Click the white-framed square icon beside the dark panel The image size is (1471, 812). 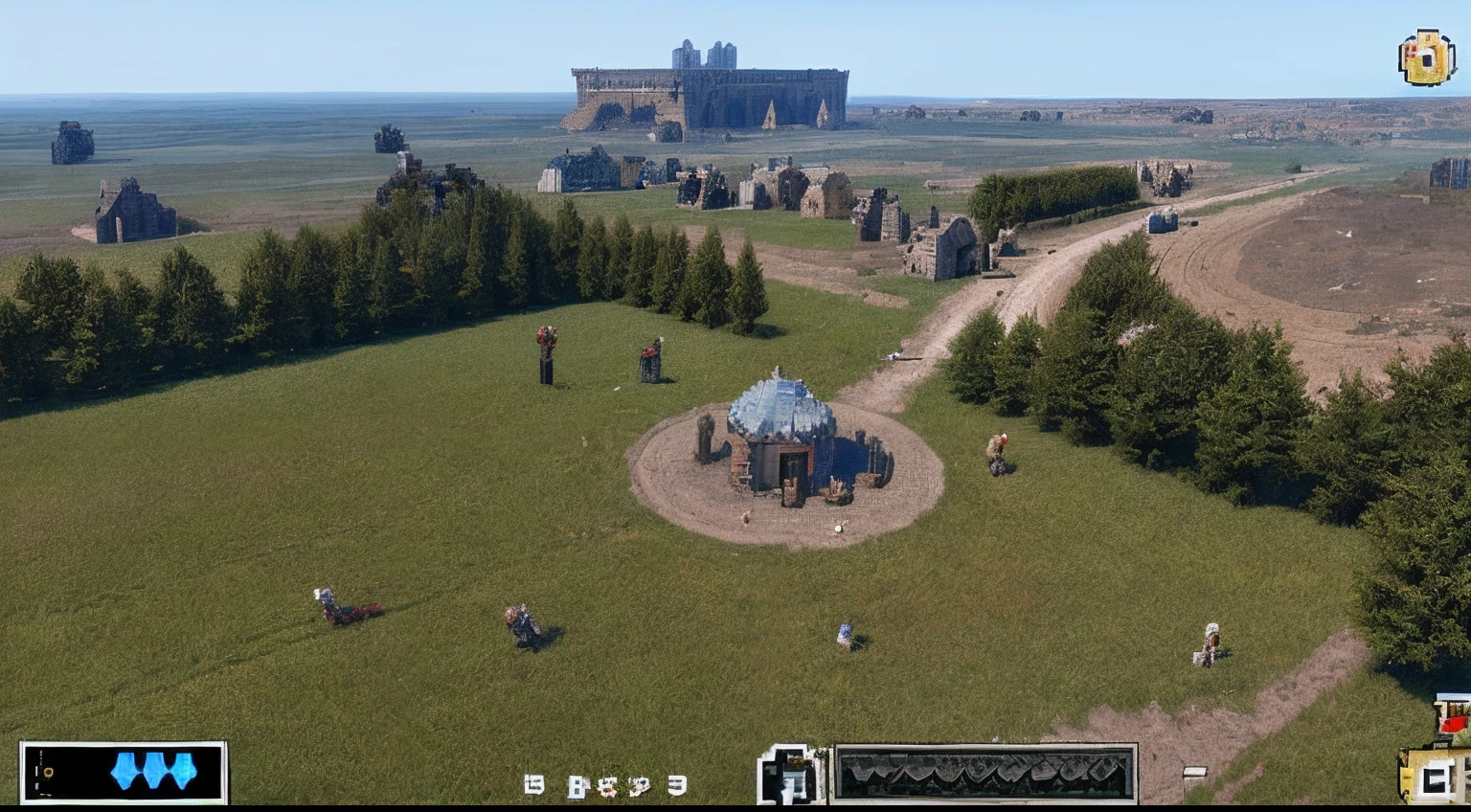[791, 774]
